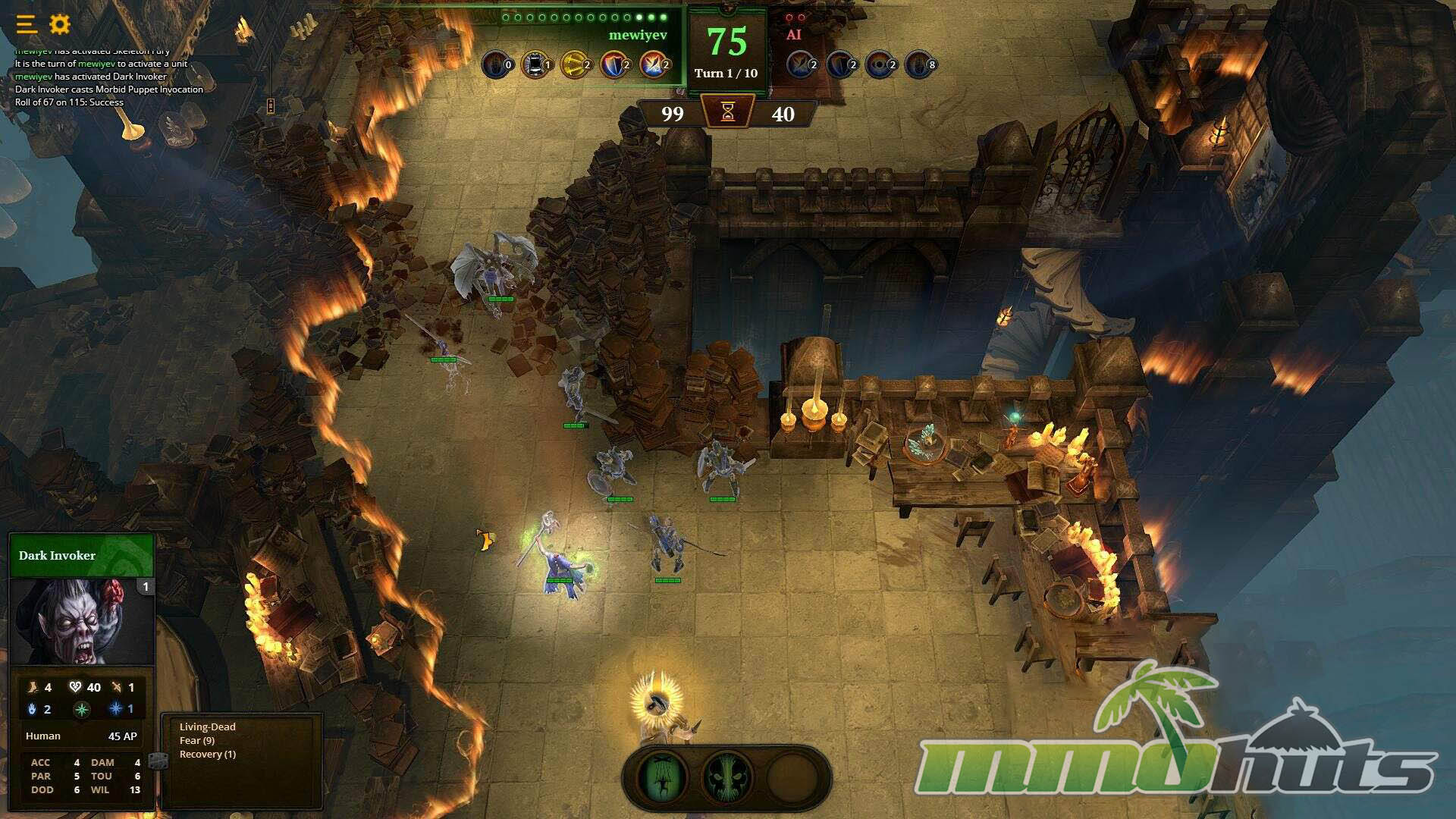This screenshot has height=819, width=1456.
Task: Inspect the AI's crossed swords icon
Action: click(800, 64)
